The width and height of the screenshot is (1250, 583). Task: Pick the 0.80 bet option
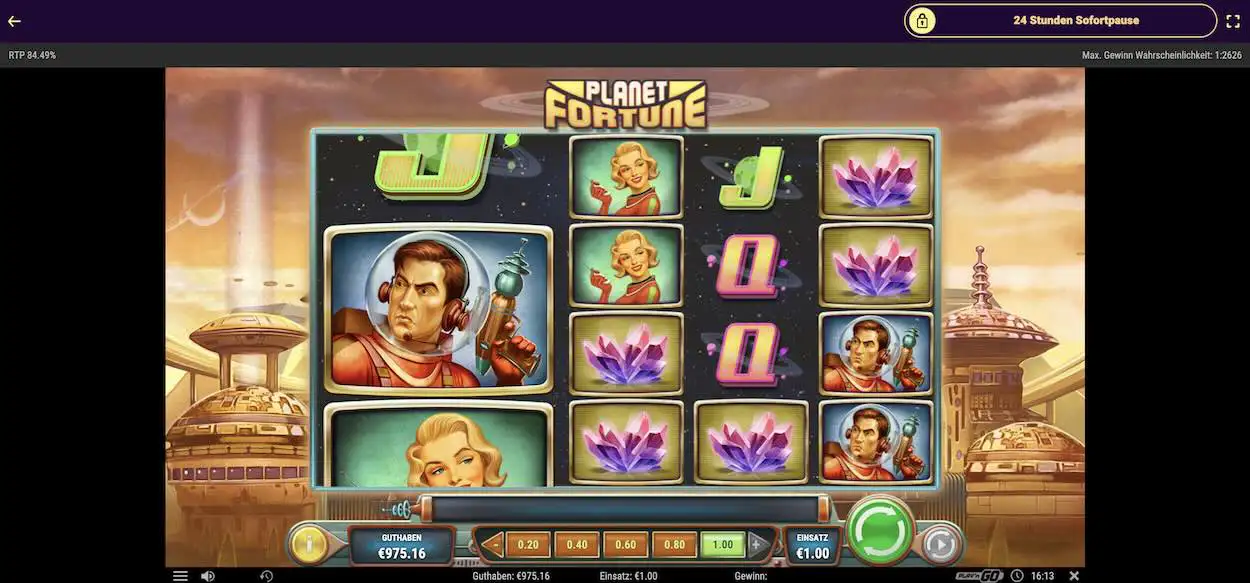[x=674, y=545]
